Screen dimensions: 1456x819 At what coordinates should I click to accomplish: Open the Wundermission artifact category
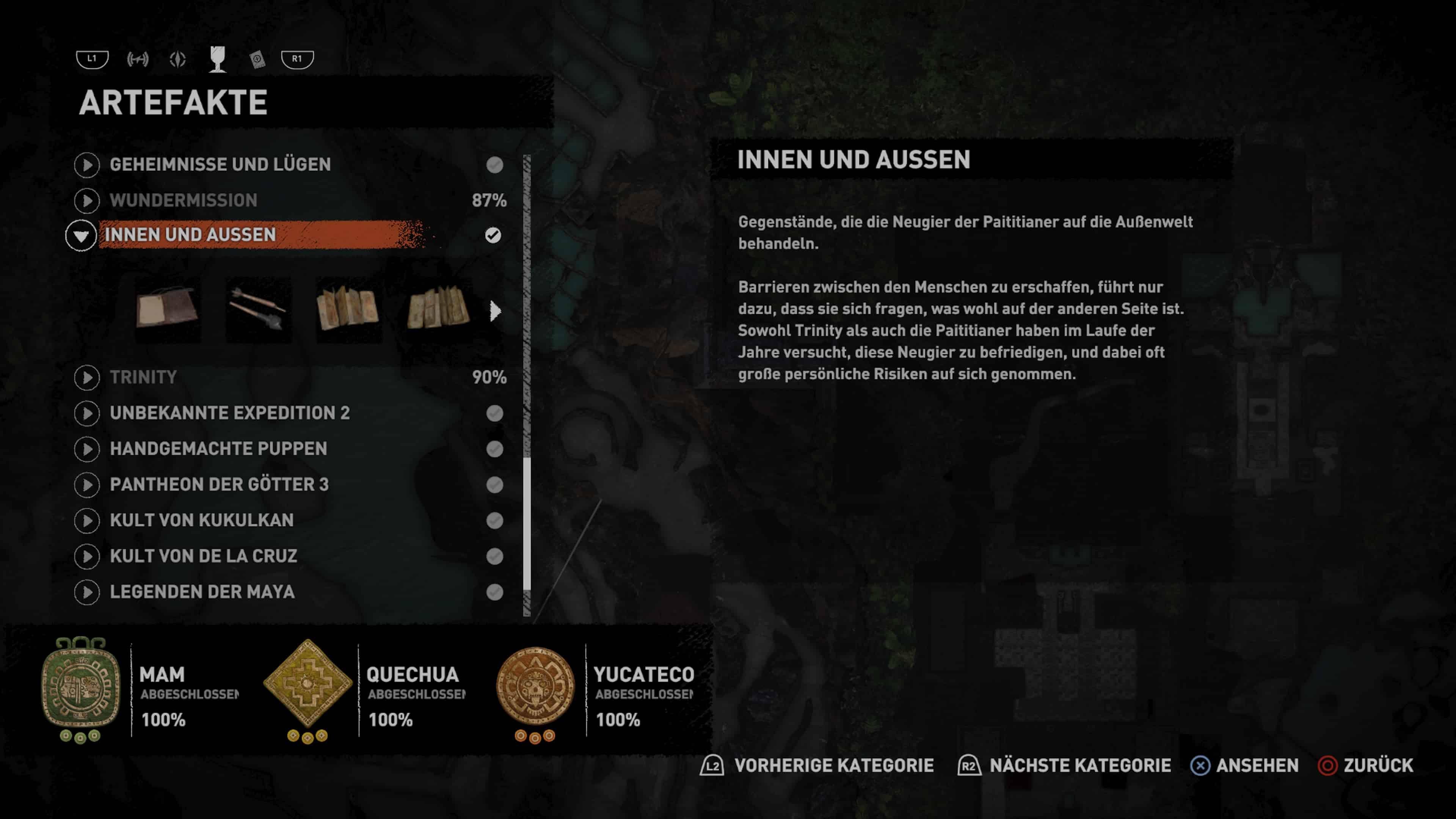[x=183, y=200]
